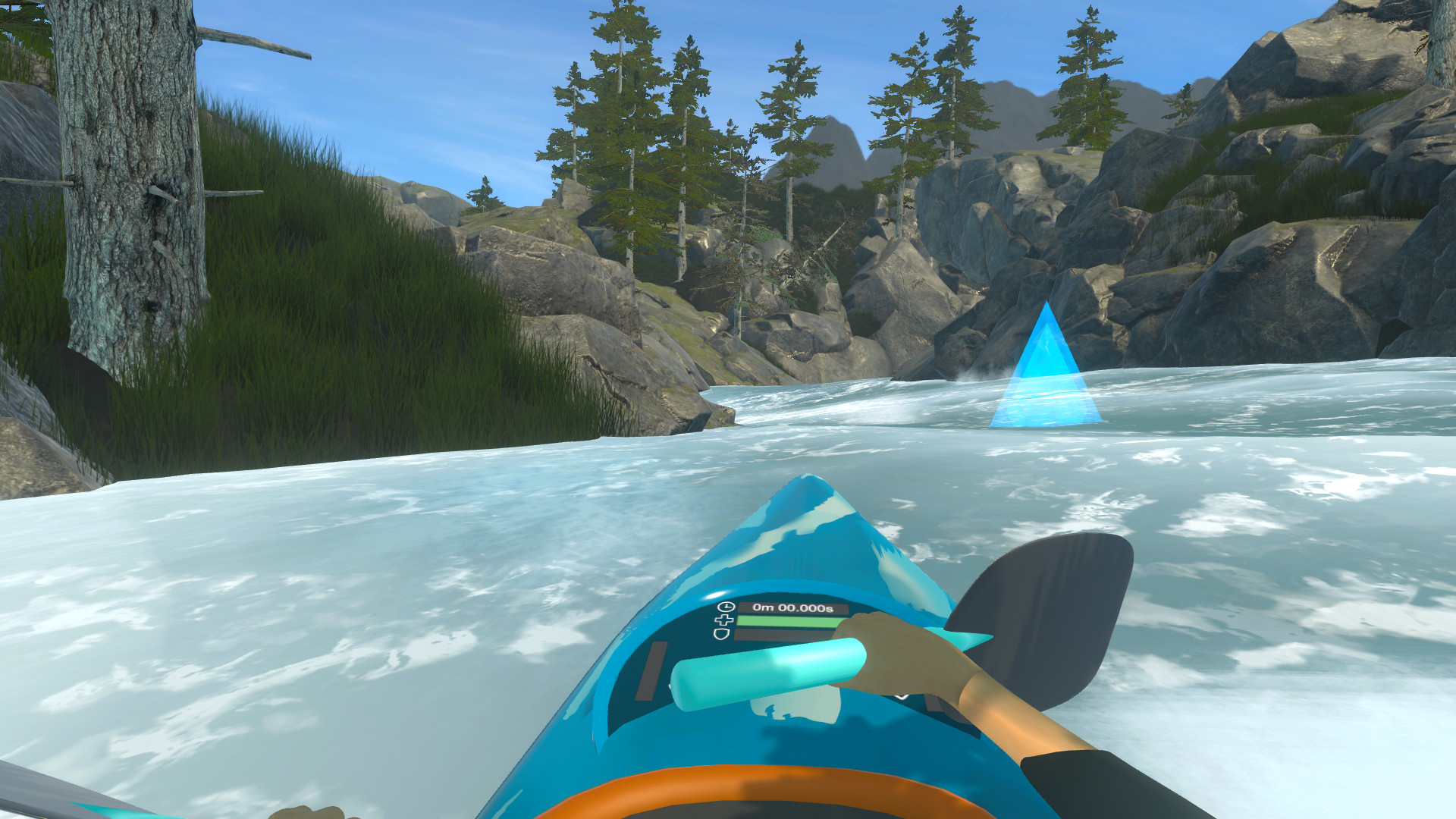The height and width of the screenshot is (819, 1456).
Task: Click the health cross icon
Action: pyautogui.click(x=724, y=620)
